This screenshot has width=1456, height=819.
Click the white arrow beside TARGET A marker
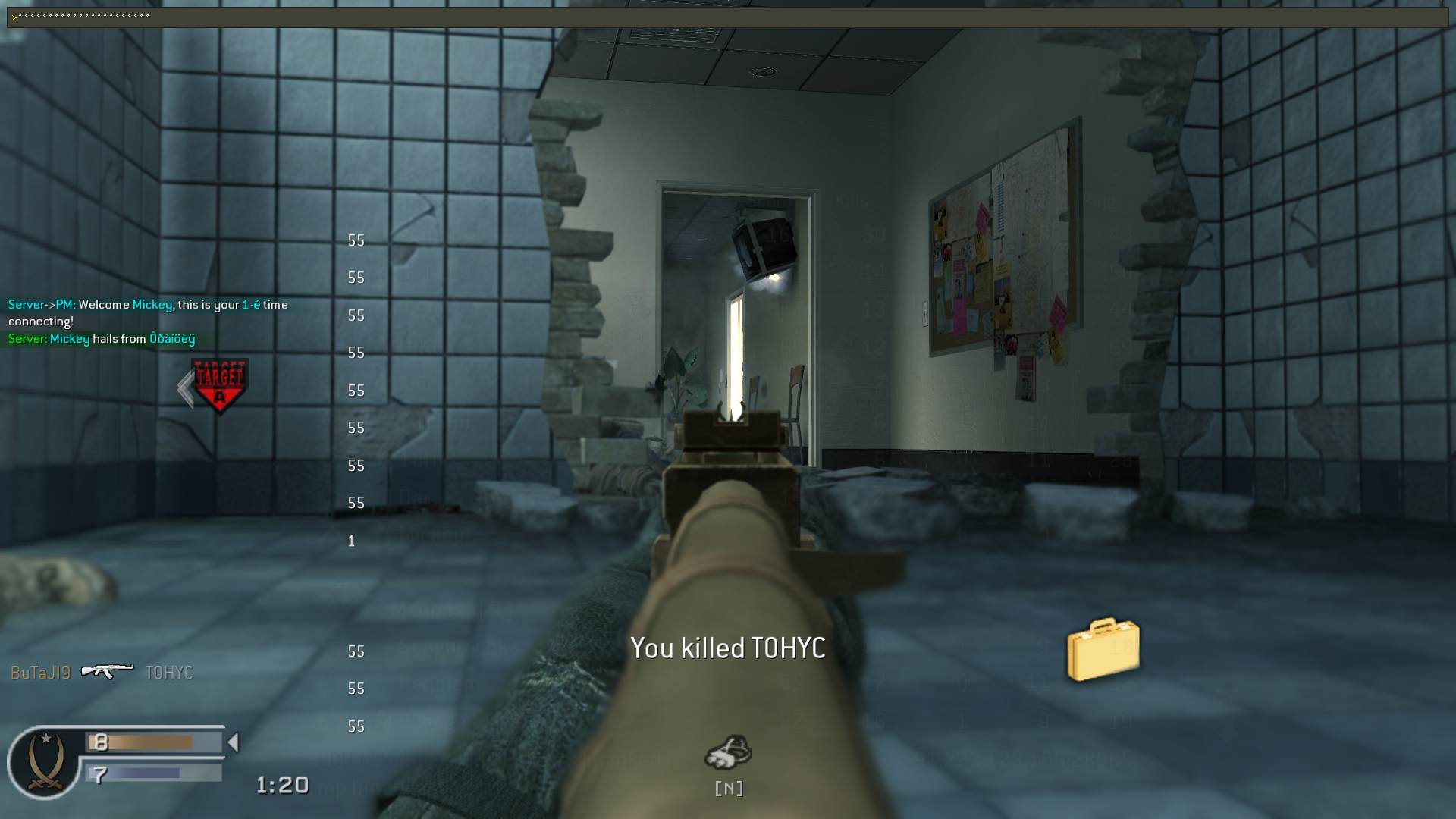184,385
